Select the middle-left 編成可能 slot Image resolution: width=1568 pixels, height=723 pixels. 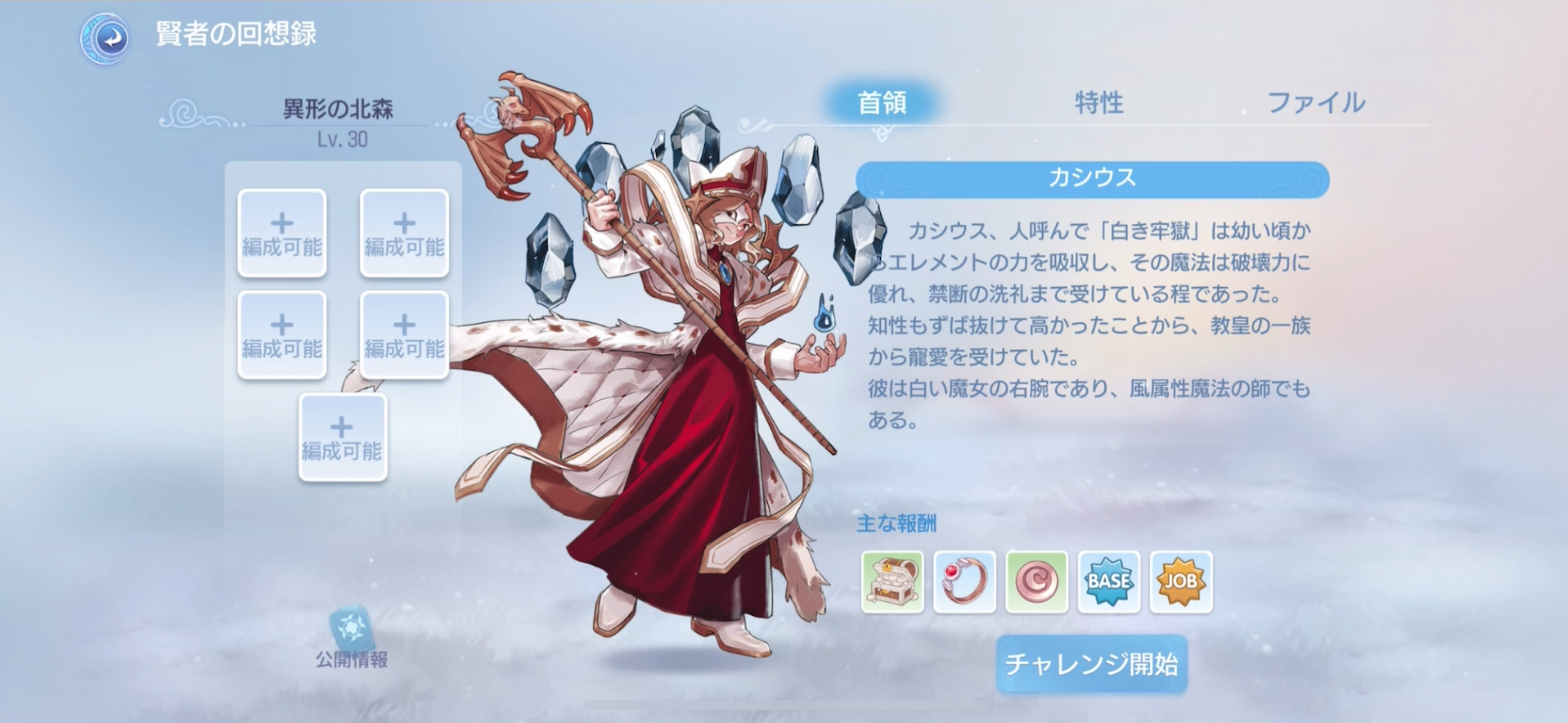(x=281, y=335)
